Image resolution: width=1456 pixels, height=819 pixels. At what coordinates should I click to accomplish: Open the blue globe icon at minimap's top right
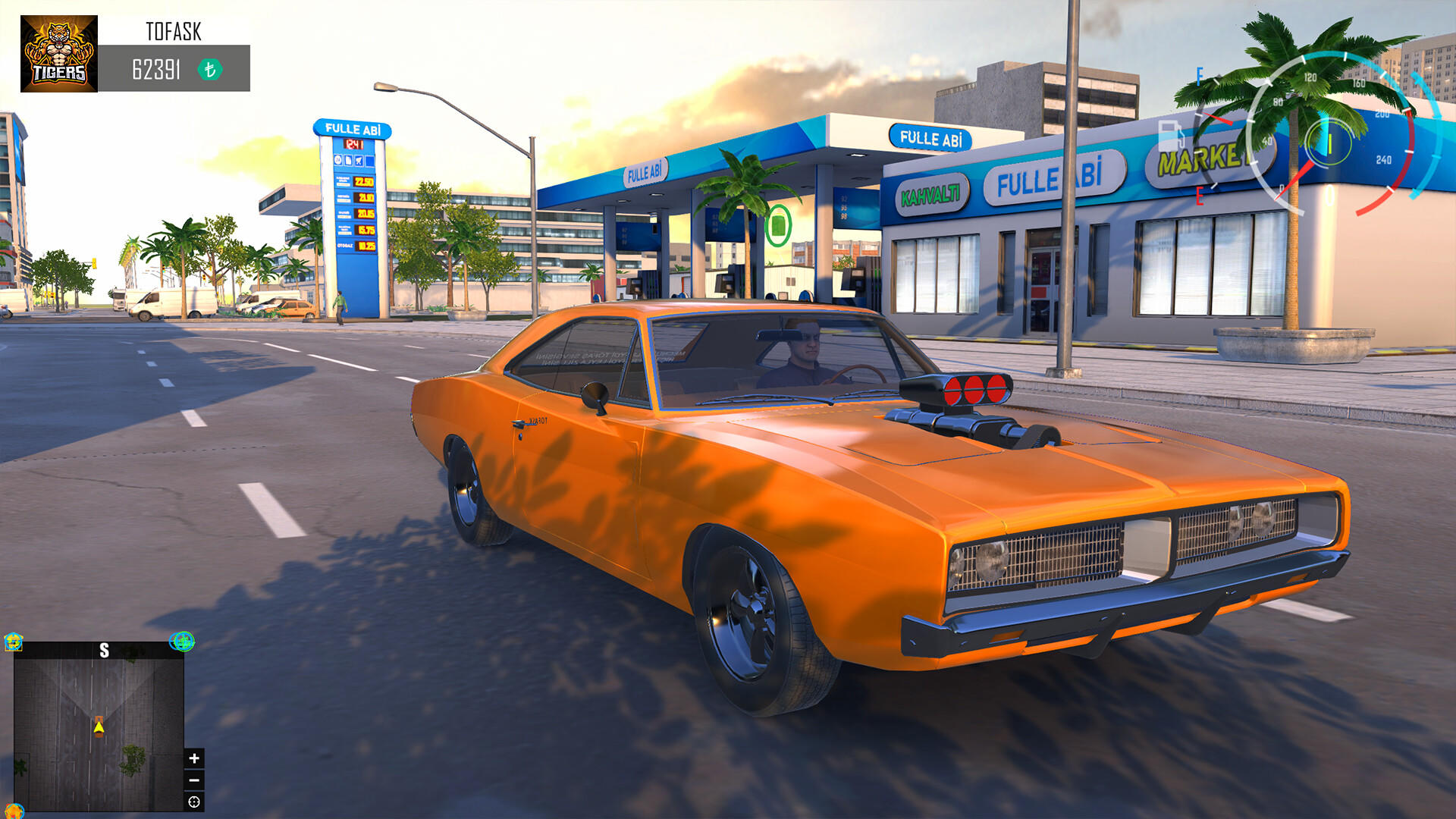pyautogui.click(x=182, y=642)
